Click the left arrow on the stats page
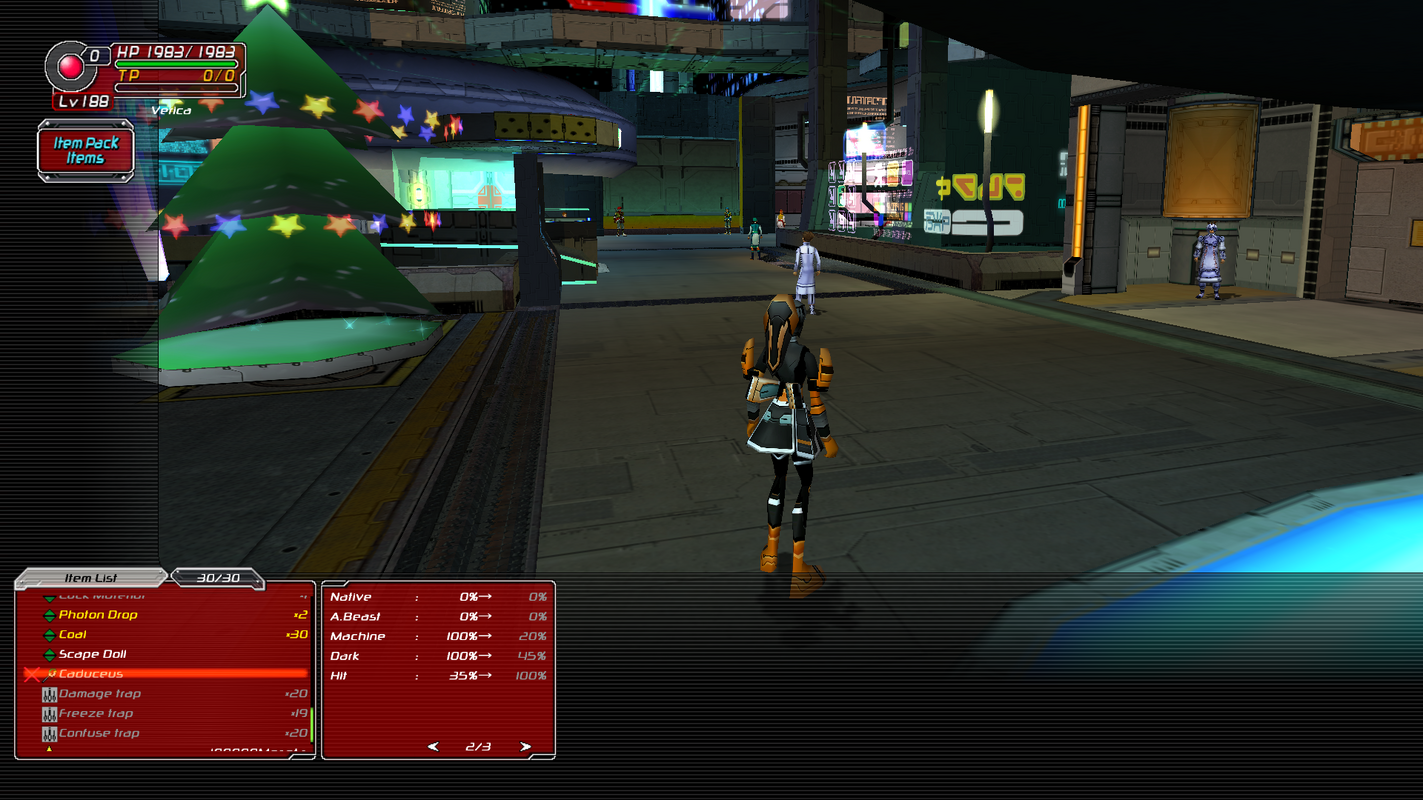Screen dimensions: 1423x800 (433, 745)
